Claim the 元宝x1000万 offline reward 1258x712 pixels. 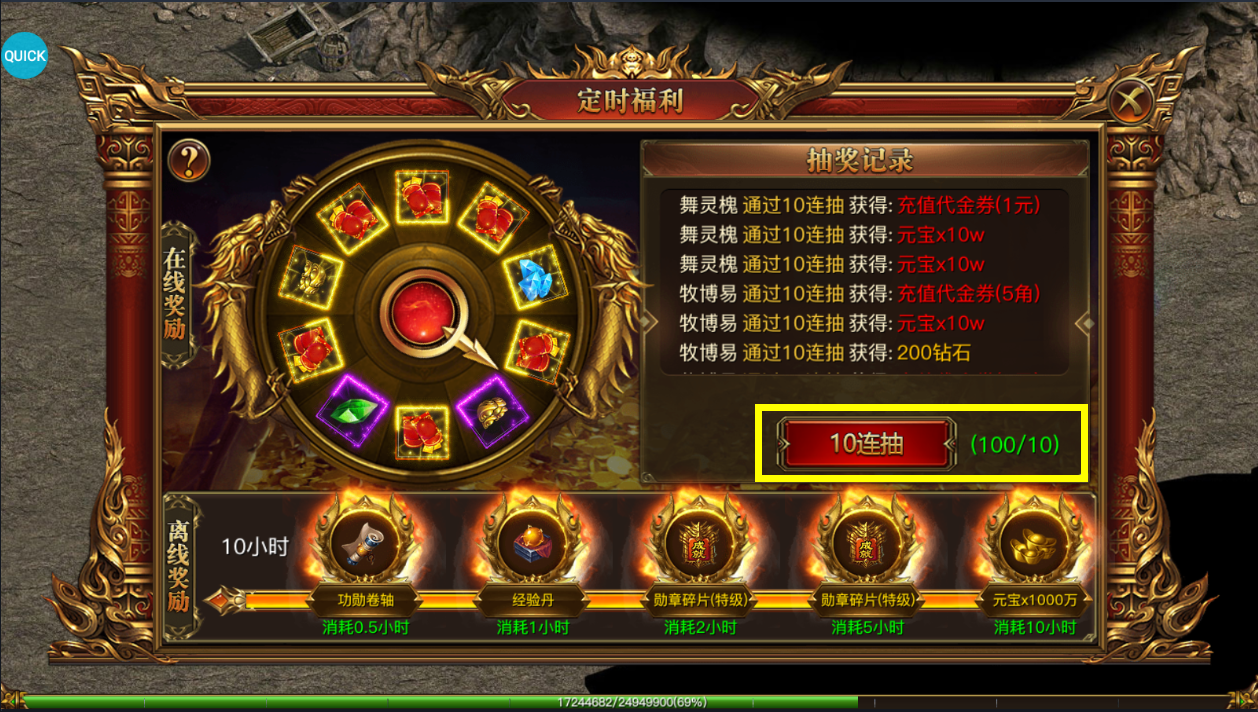1034,546
